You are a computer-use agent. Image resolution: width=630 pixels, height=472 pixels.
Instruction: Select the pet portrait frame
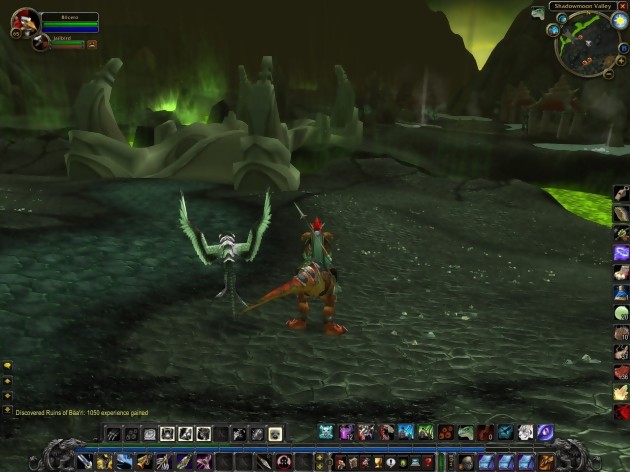click(x=41, y=42)
